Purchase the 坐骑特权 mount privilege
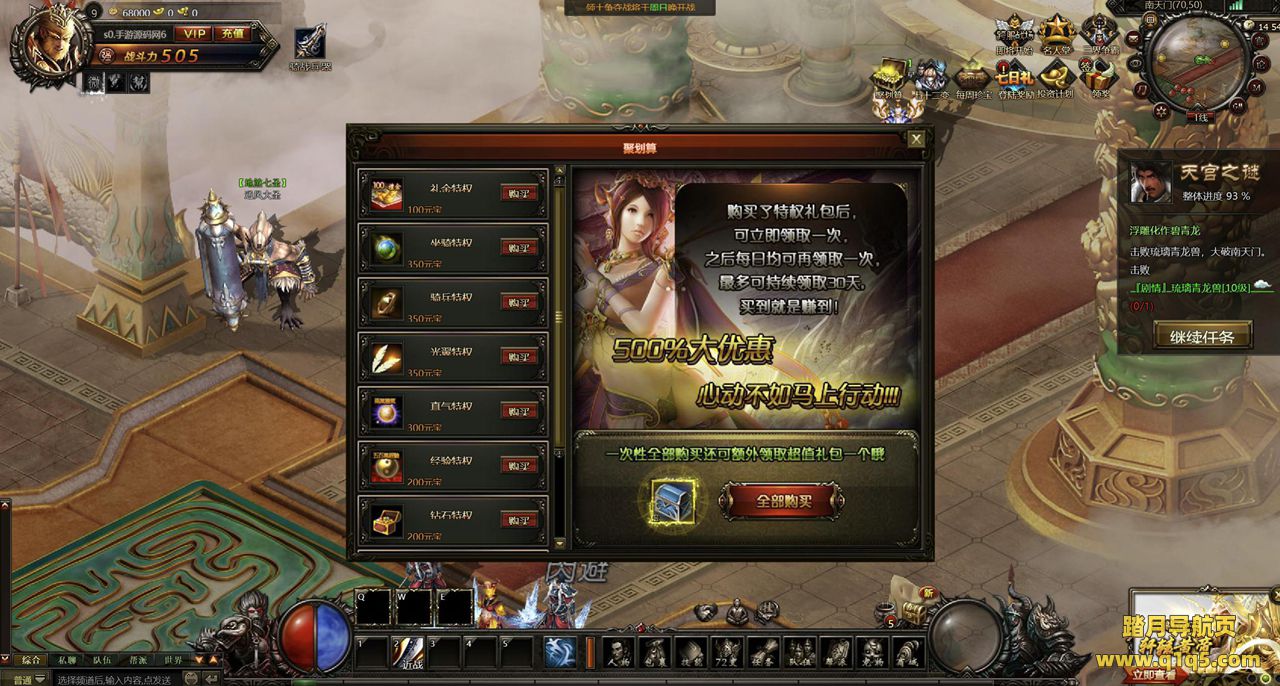Screen dimensions: 1280x686 (519, 248)
